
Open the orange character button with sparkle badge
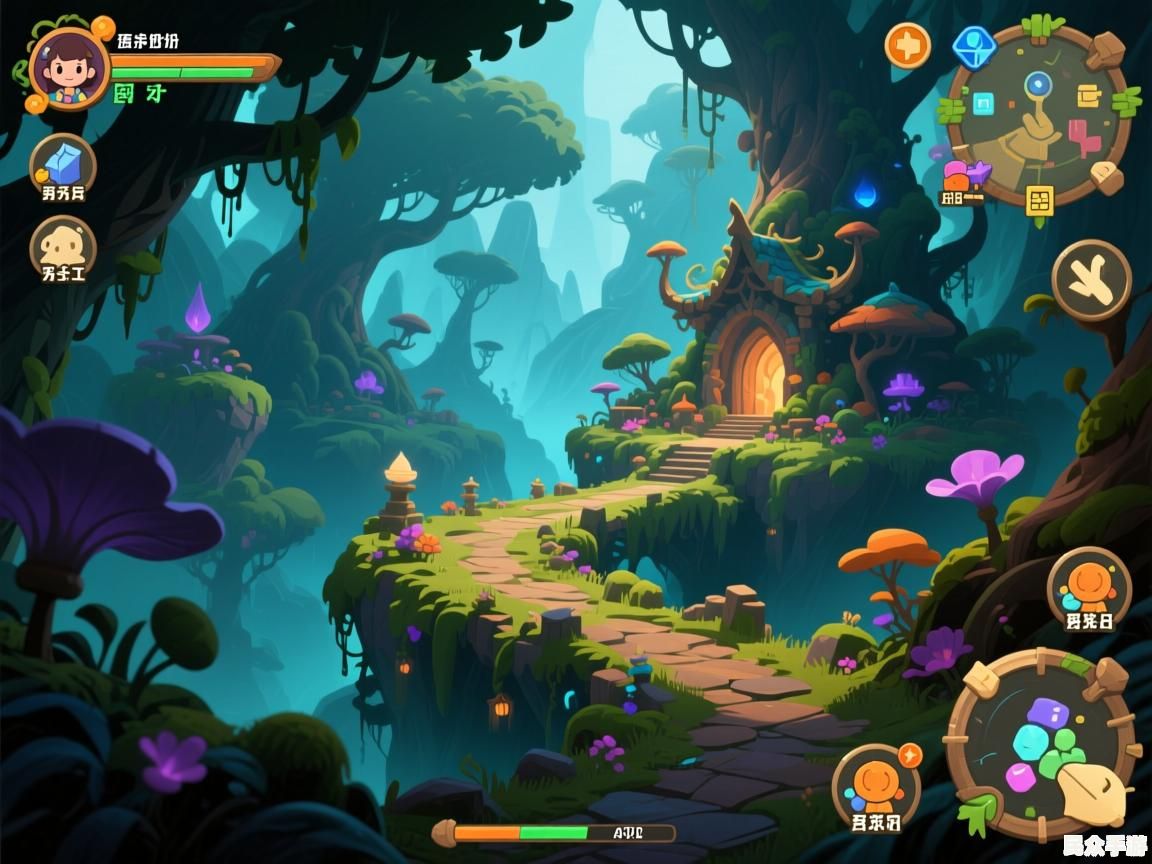(x=876, y=786)
